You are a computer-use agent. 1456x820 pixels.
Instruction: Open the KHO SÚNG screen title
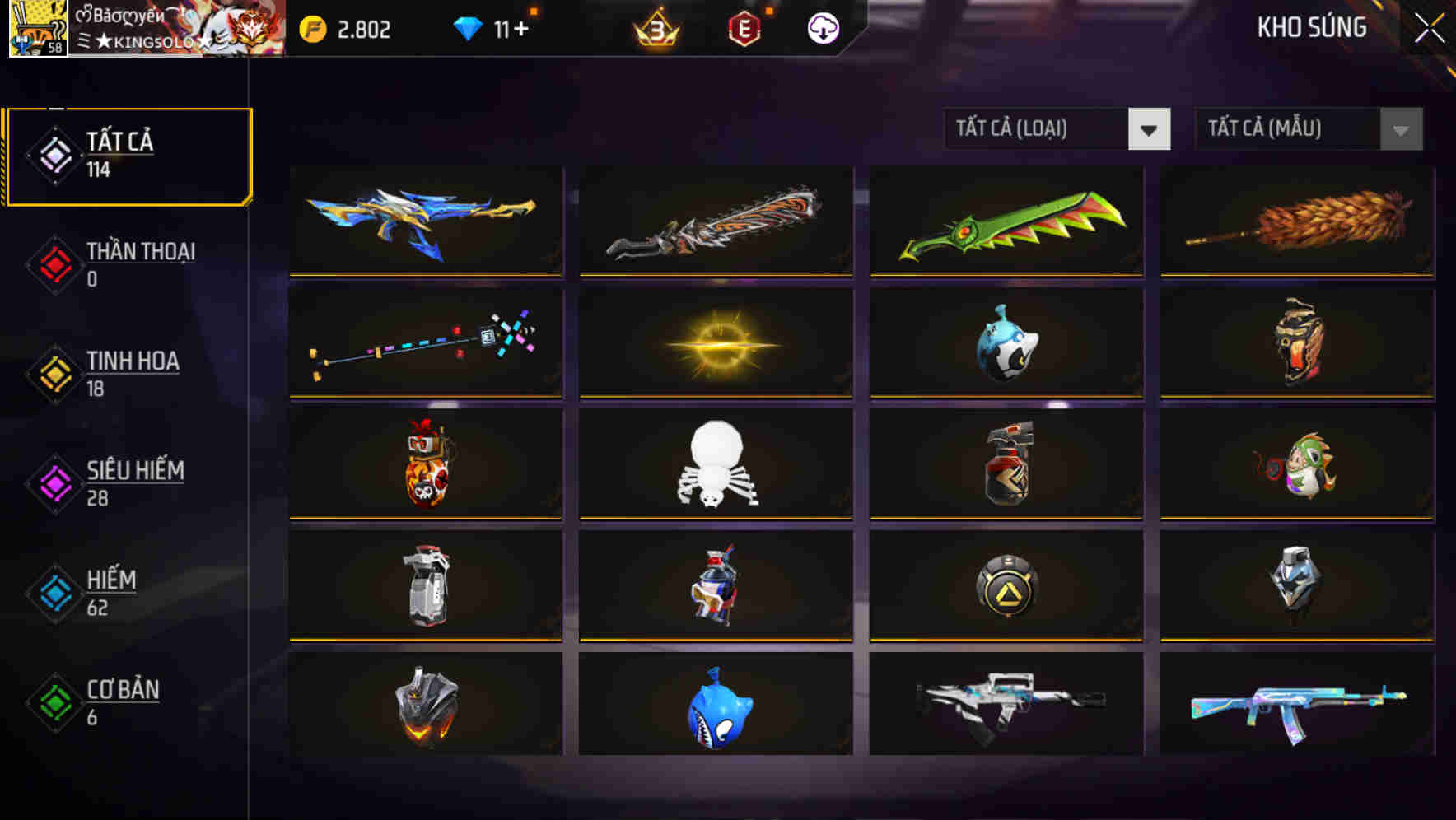pos(1313,27)
